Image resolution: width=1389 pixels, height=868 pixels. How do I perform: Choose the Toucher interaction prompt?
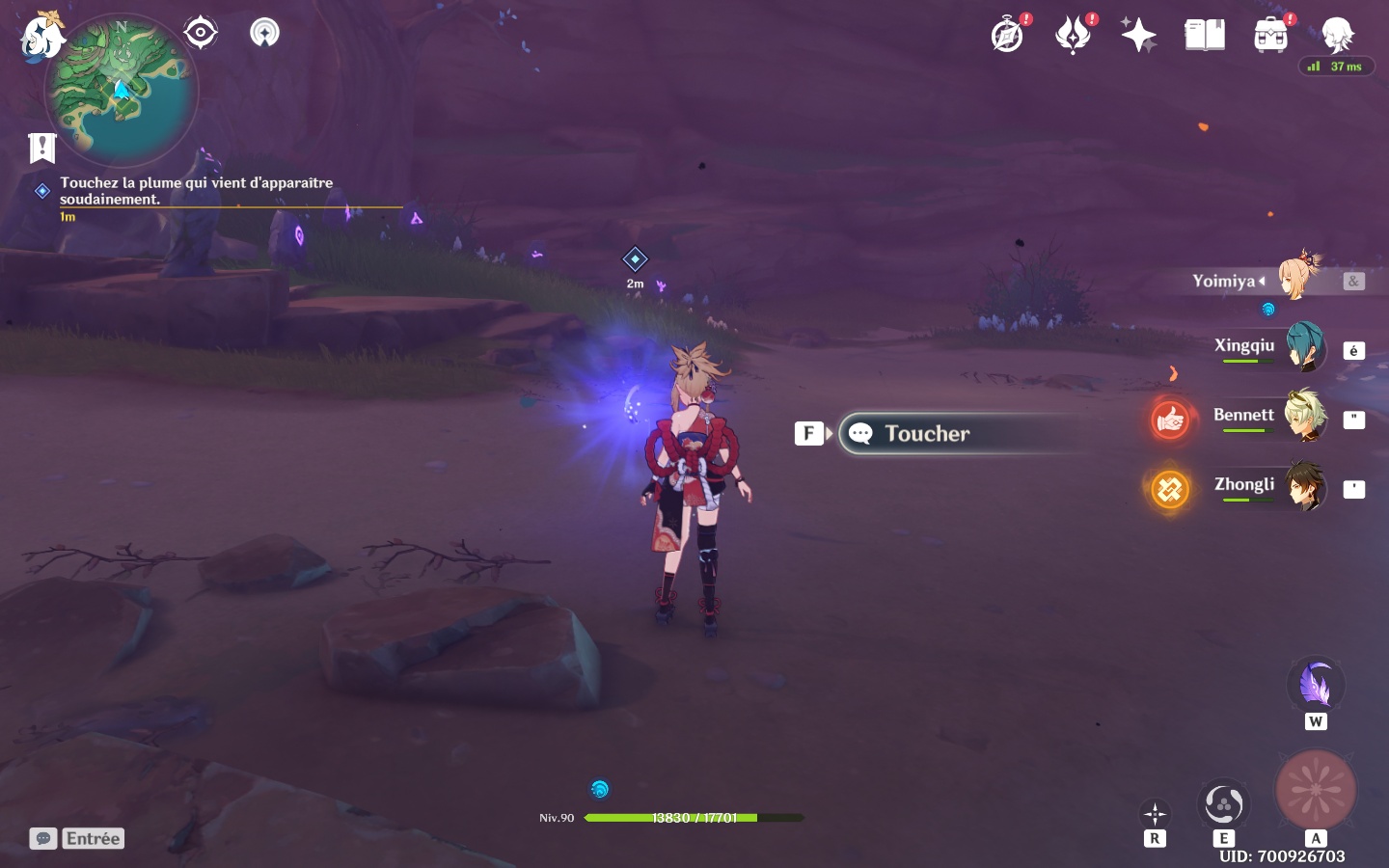click(926, 434)
